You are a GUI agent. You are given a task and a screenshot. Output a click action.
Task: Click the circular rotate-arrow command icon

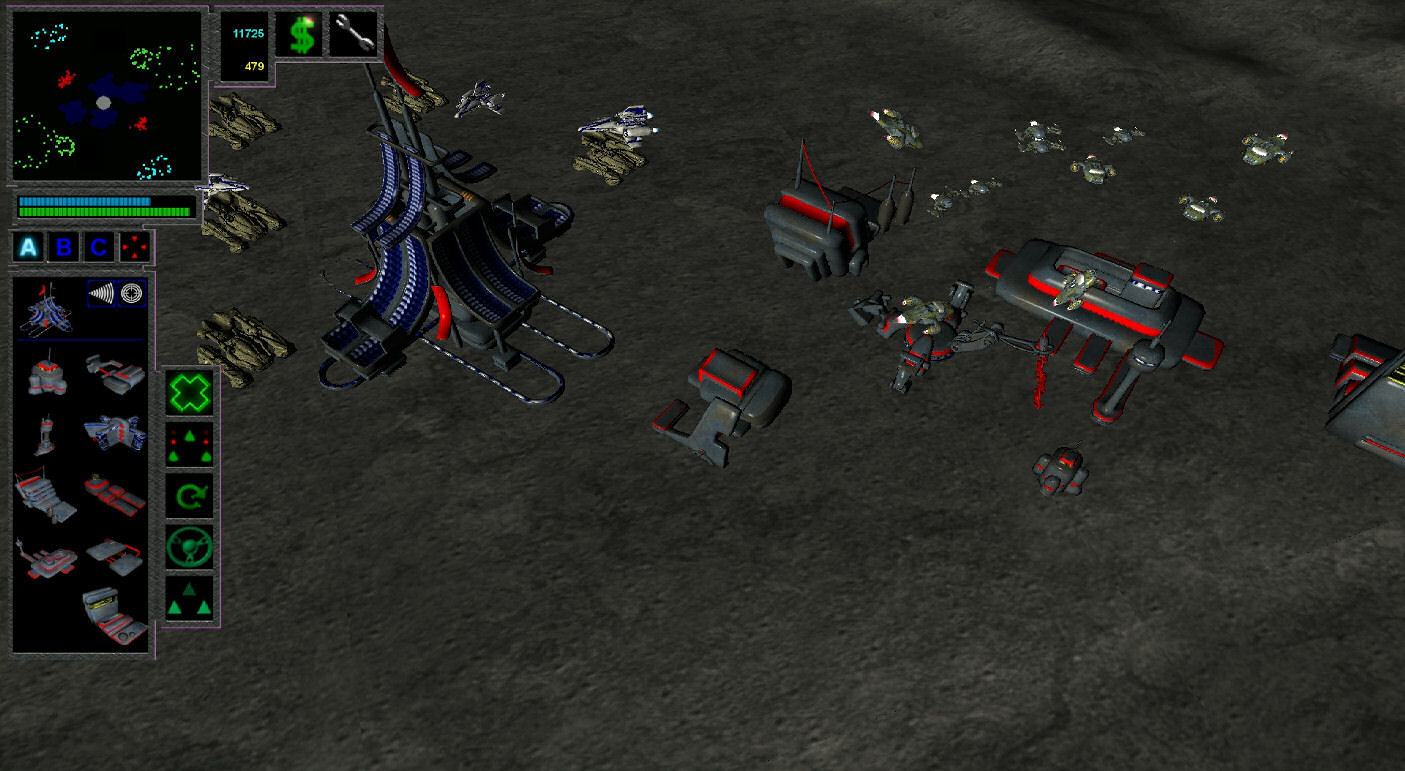tap(190, 494)
